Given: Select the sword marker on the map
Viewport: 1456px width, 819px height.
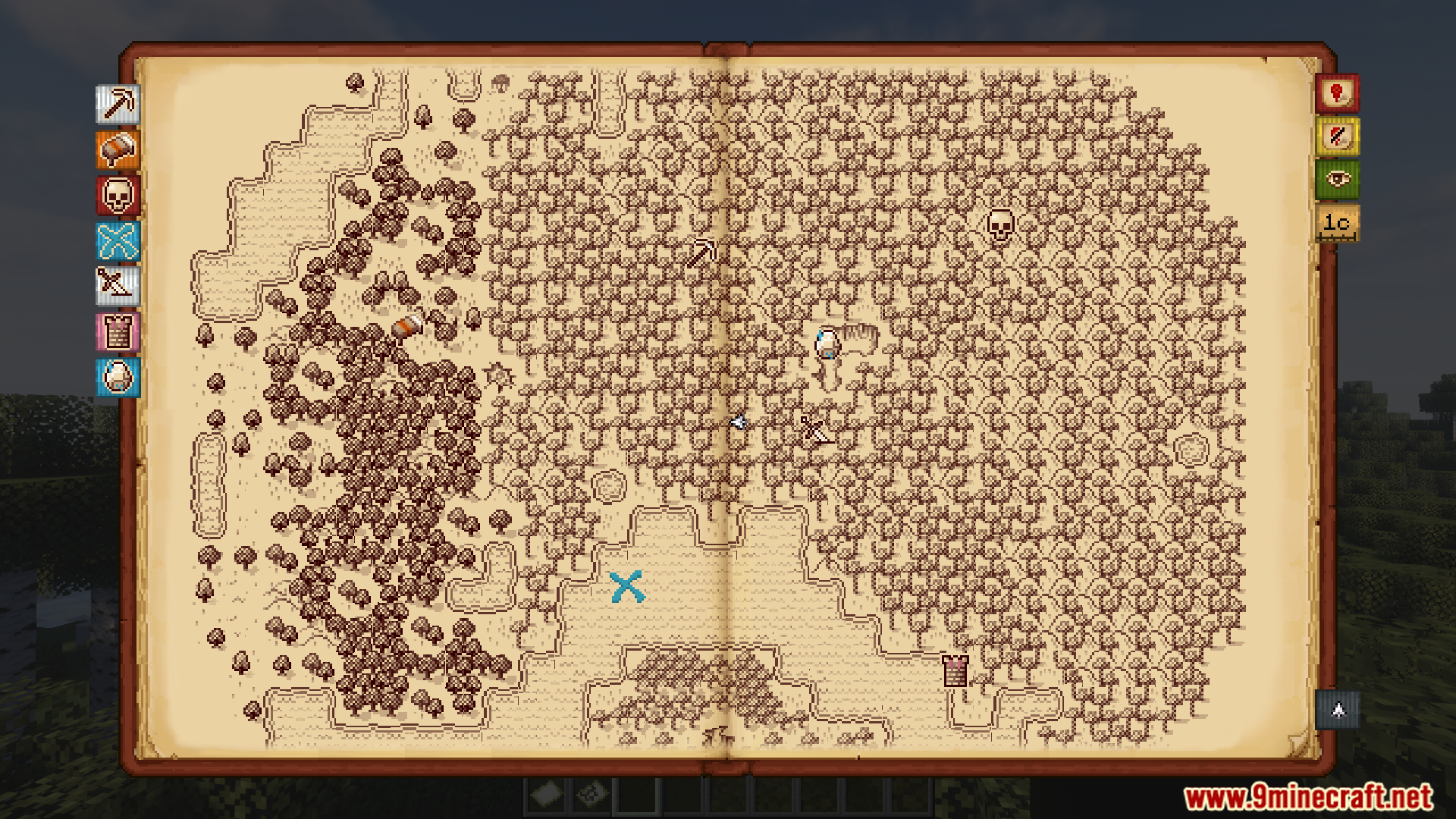Looking at the screenshot, I should pyautogui.click(x=816, y=430).
